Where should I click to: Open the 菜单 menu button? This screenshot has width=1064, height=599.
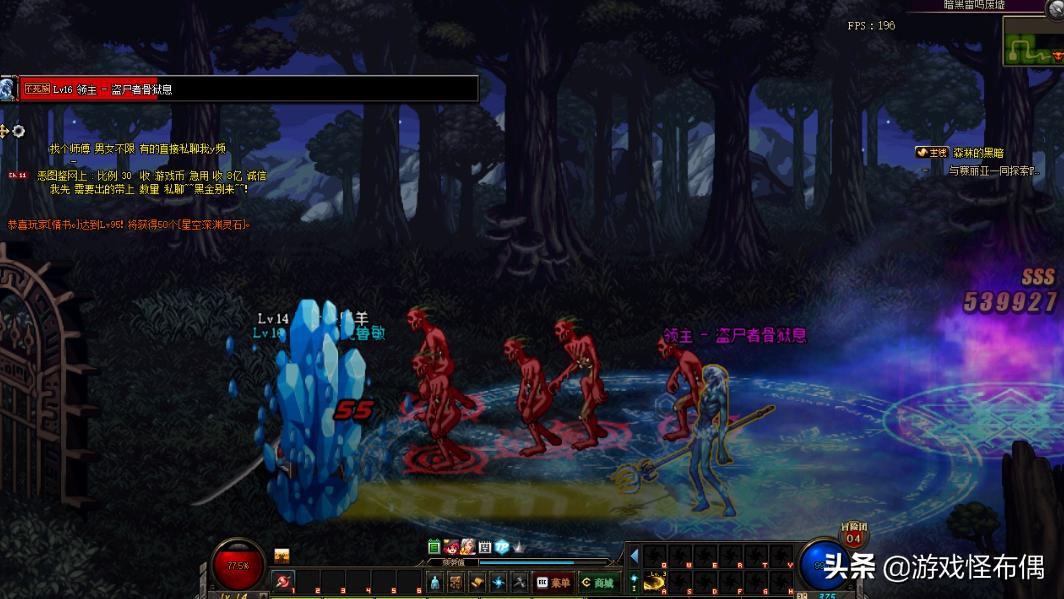[x=554, y=582]
